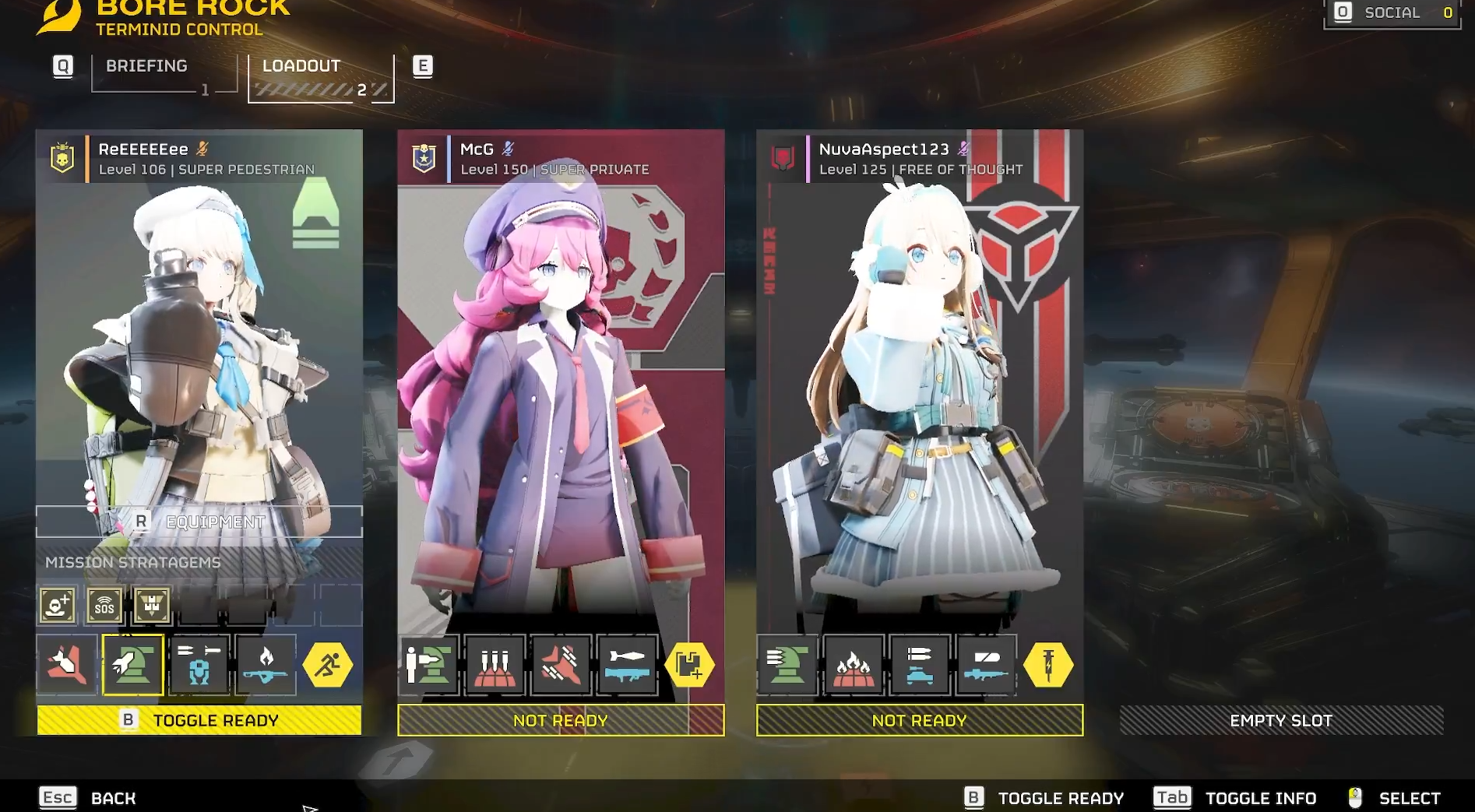The width and height of the screenshot is (1475, 812).
Task: Pick the flamethrower support weapon stratagem
Action: pos(266,665)
